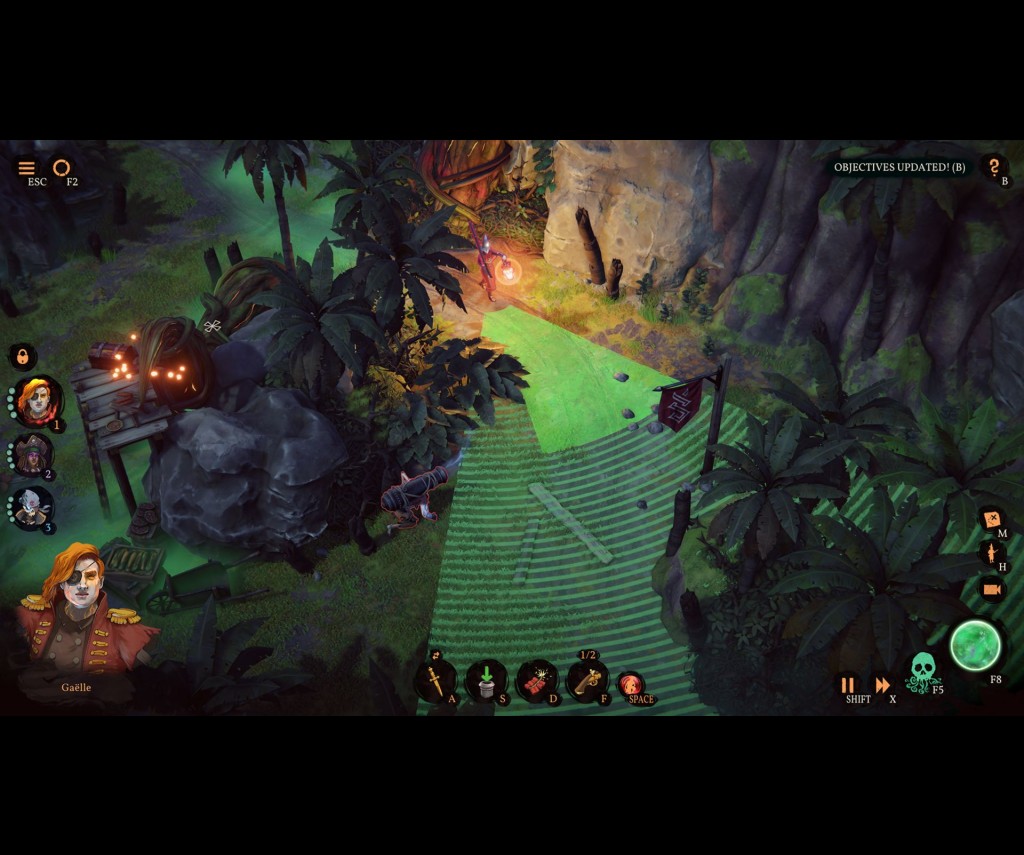
Task: Open the objectives updated notification
Action: click(899, 167)
